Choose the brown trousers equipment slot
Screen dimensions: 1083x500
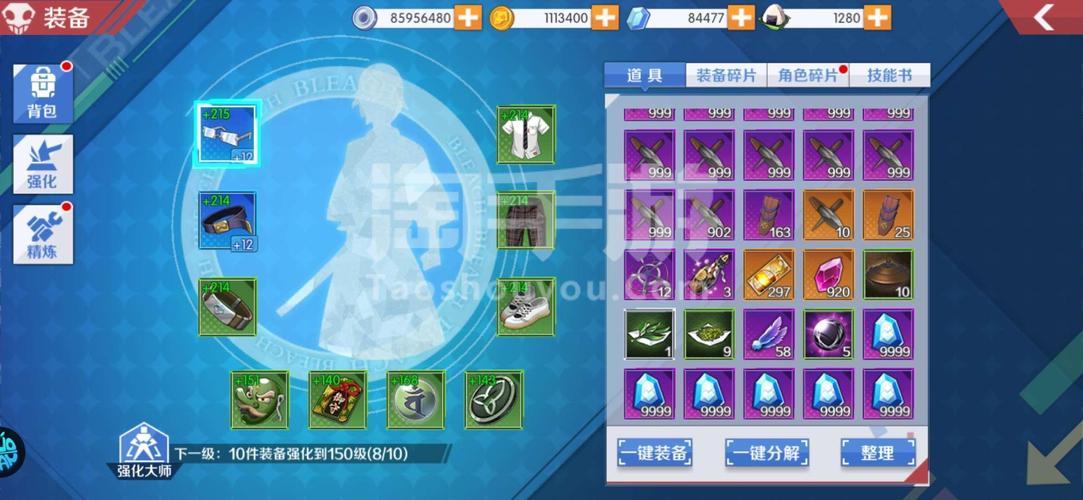point(526,220)
